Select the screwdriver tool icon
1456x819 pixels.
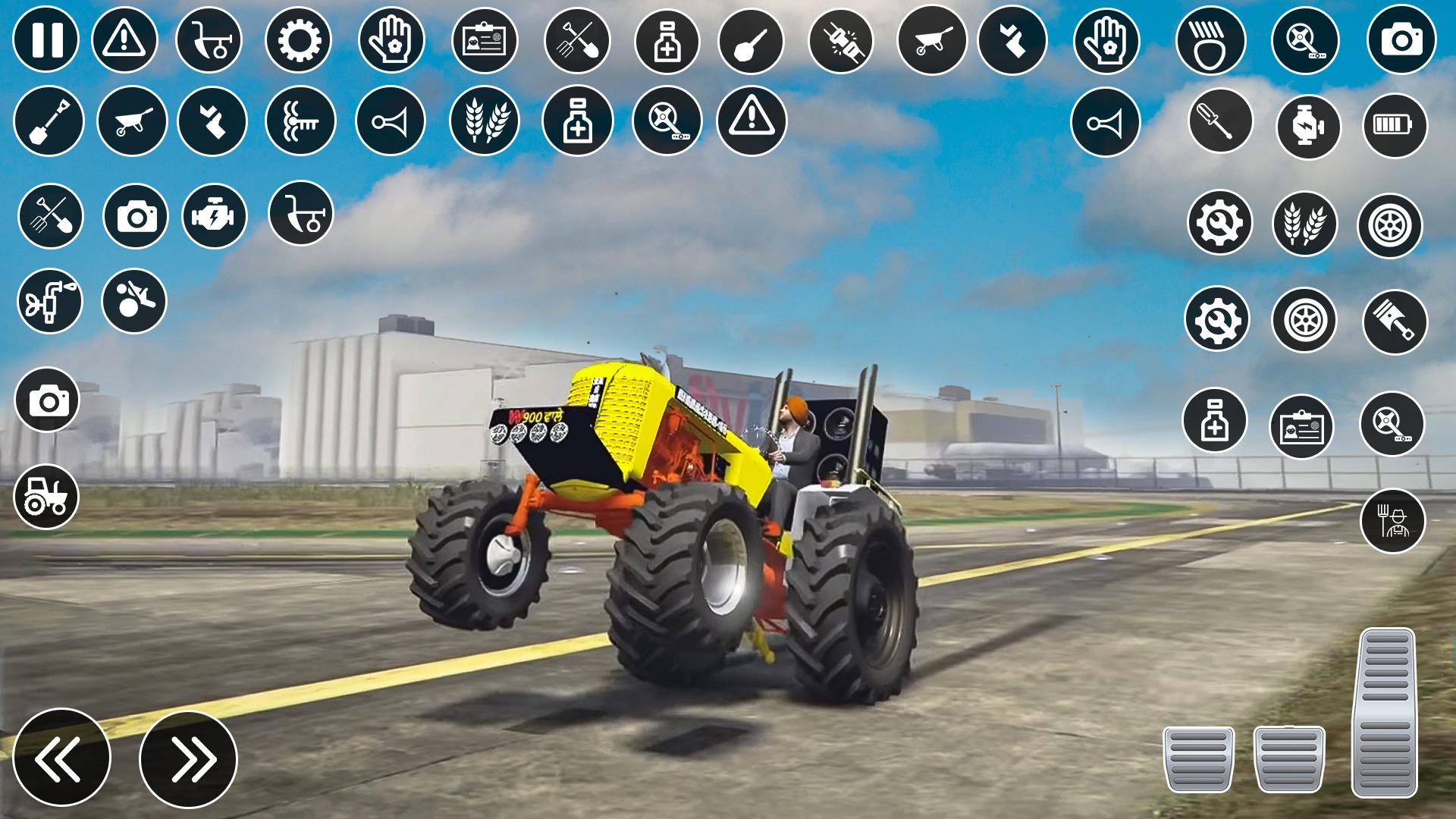pos(1221,121)
